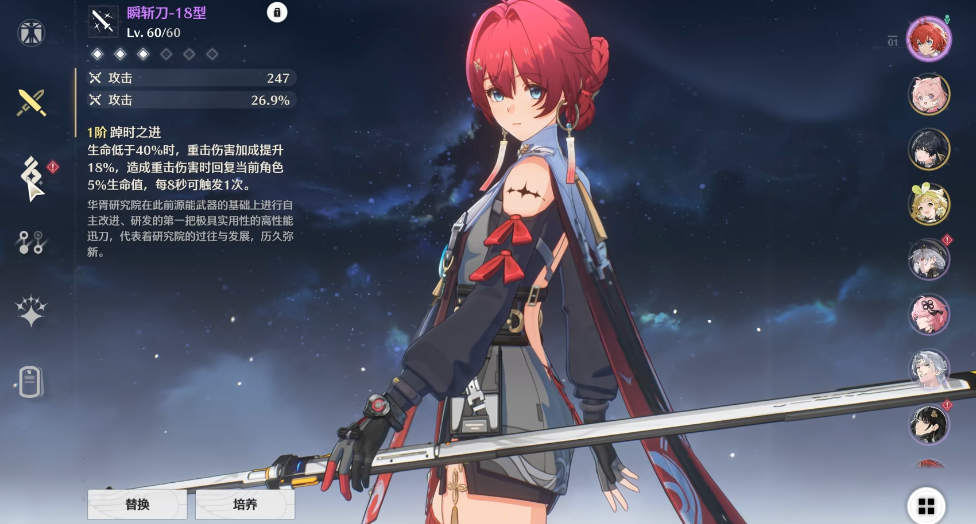Click the 替换 (replace weapon) button
The height and width of the screenshot is (524, 976).
pos(137,504)
